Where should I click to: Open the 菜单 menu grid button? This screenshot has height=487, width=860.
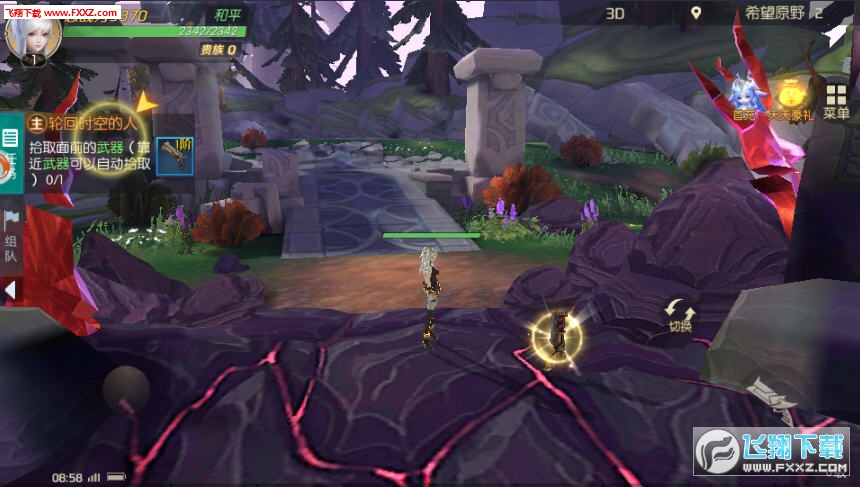[x=836, y=101]
